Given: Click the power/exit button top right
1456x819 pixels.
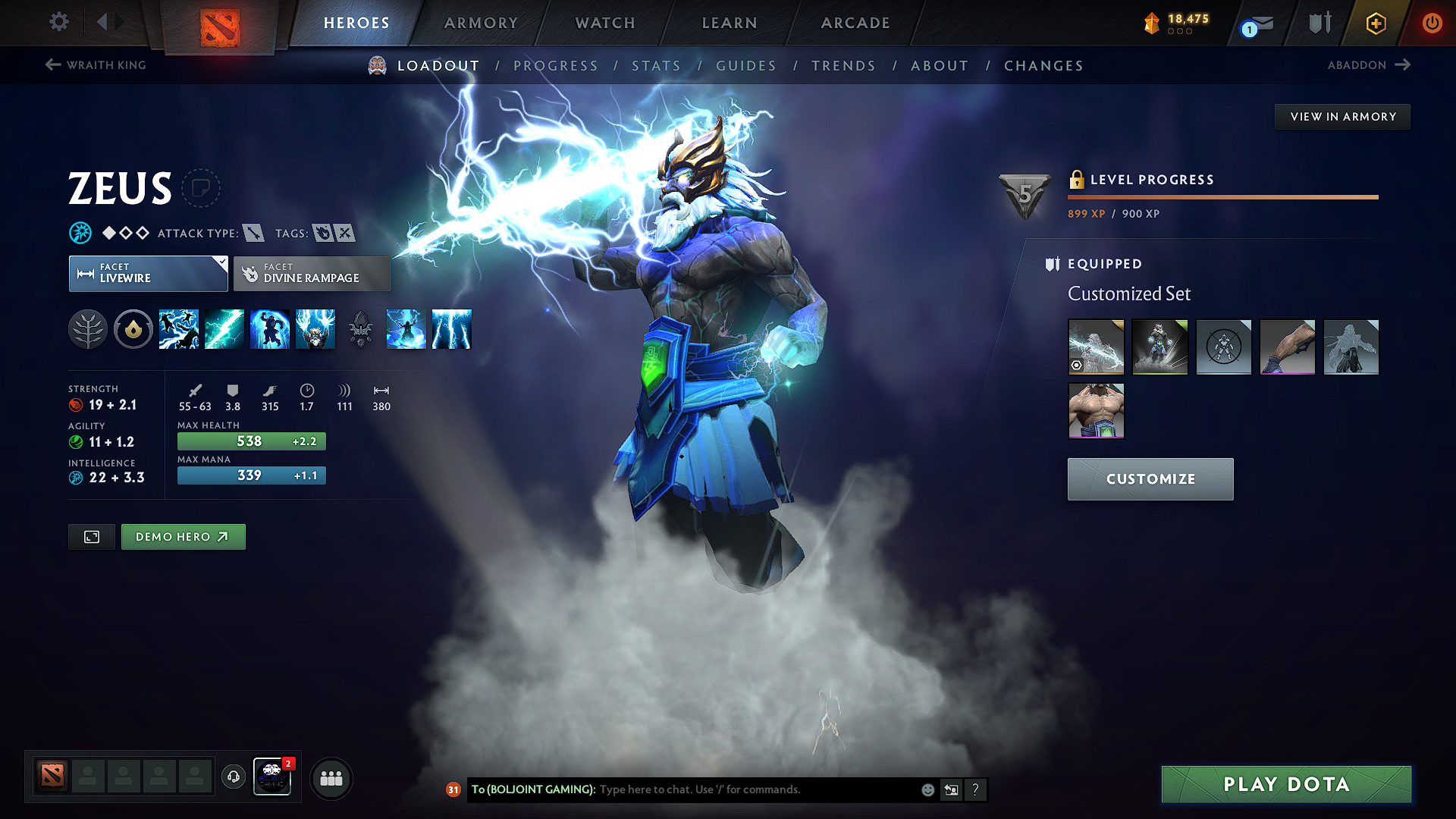Looking at the screenshot, I should (1432, 23).
